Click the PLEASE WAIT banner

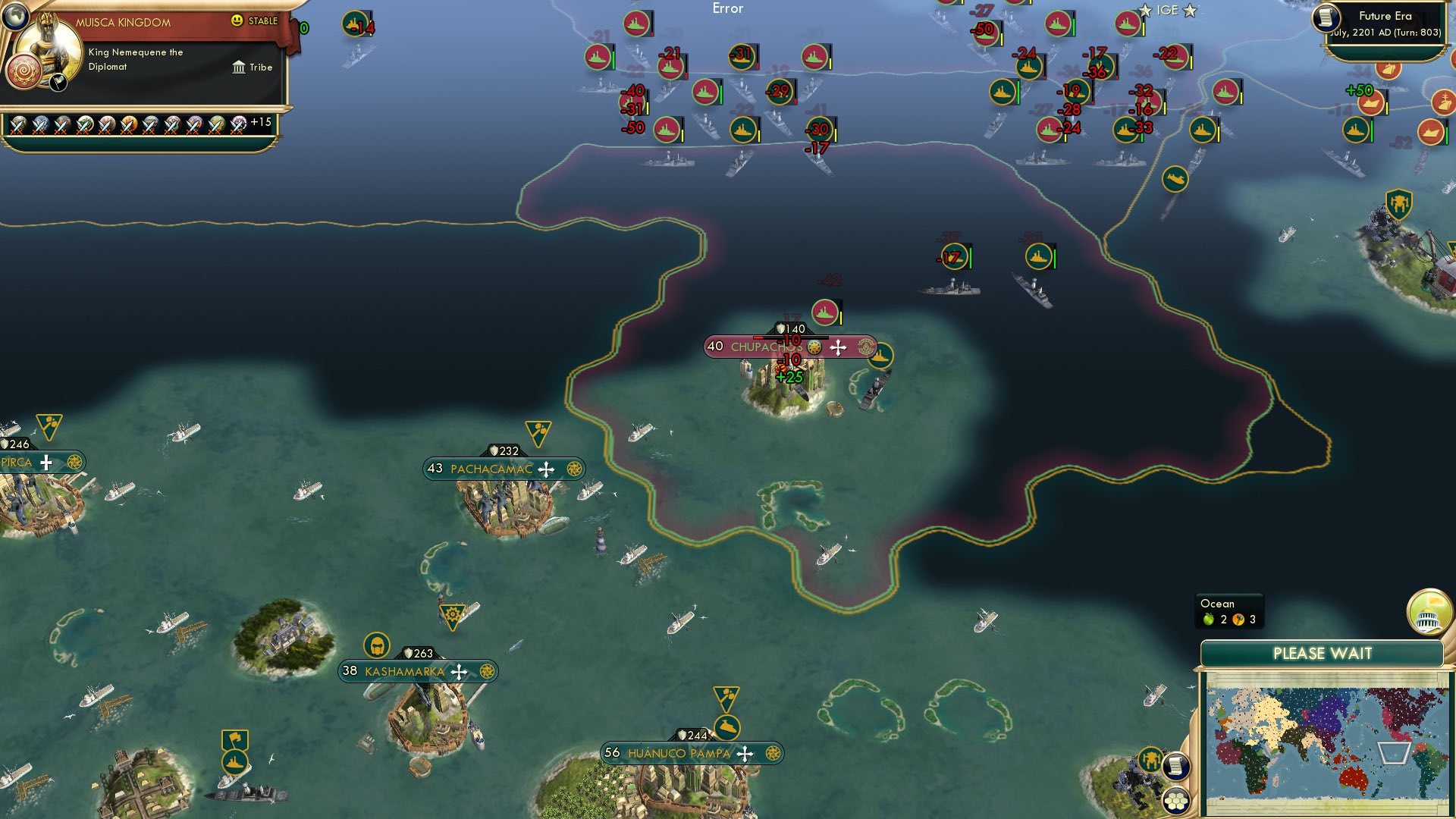pos(1323,651)
